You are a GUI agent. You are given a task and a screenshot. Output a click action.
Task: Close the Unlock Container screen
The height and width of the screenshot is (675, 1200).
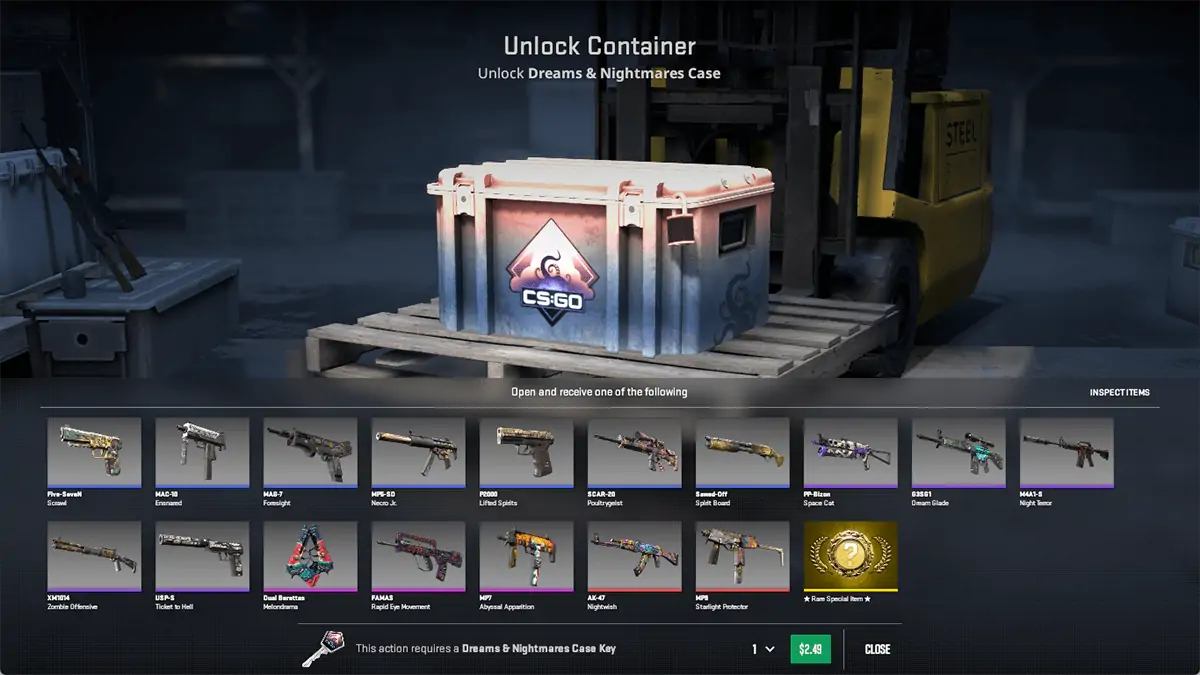(877, 649)
